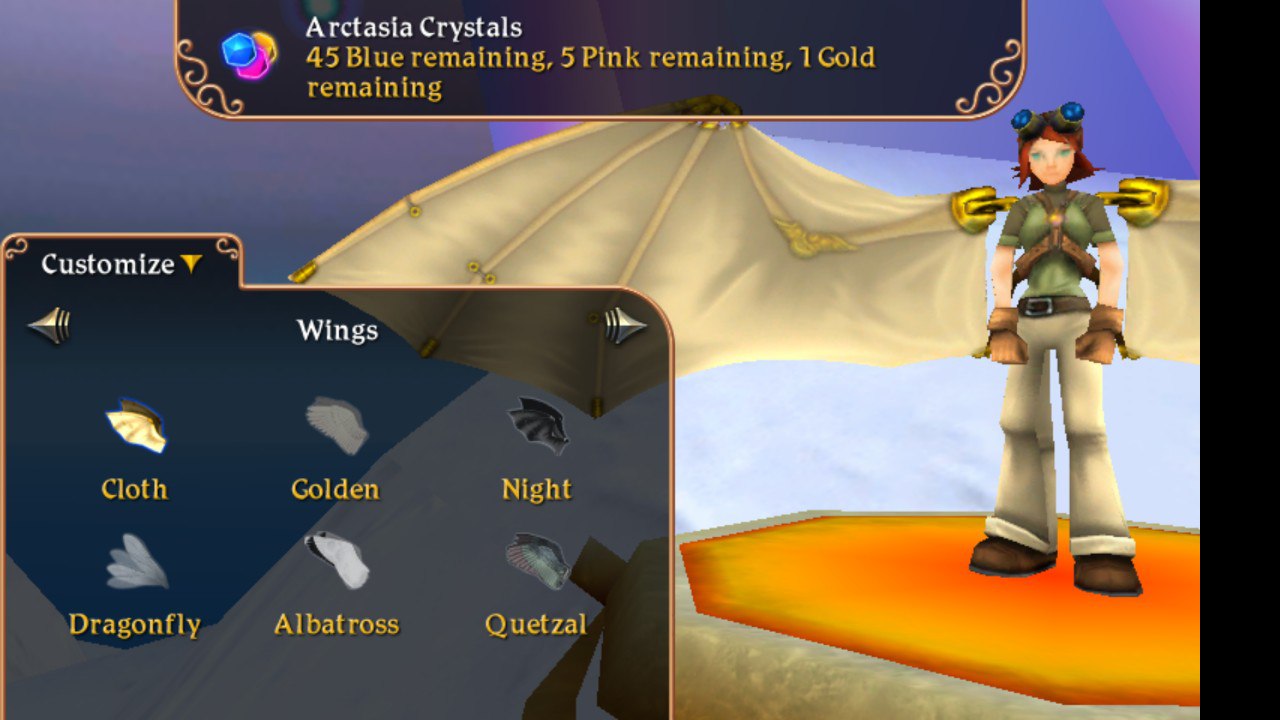Image resolution: width=1280 pixels, height=720 pixels.
Task: Select the Cloth wings
Action: click(x=135, y=427)
